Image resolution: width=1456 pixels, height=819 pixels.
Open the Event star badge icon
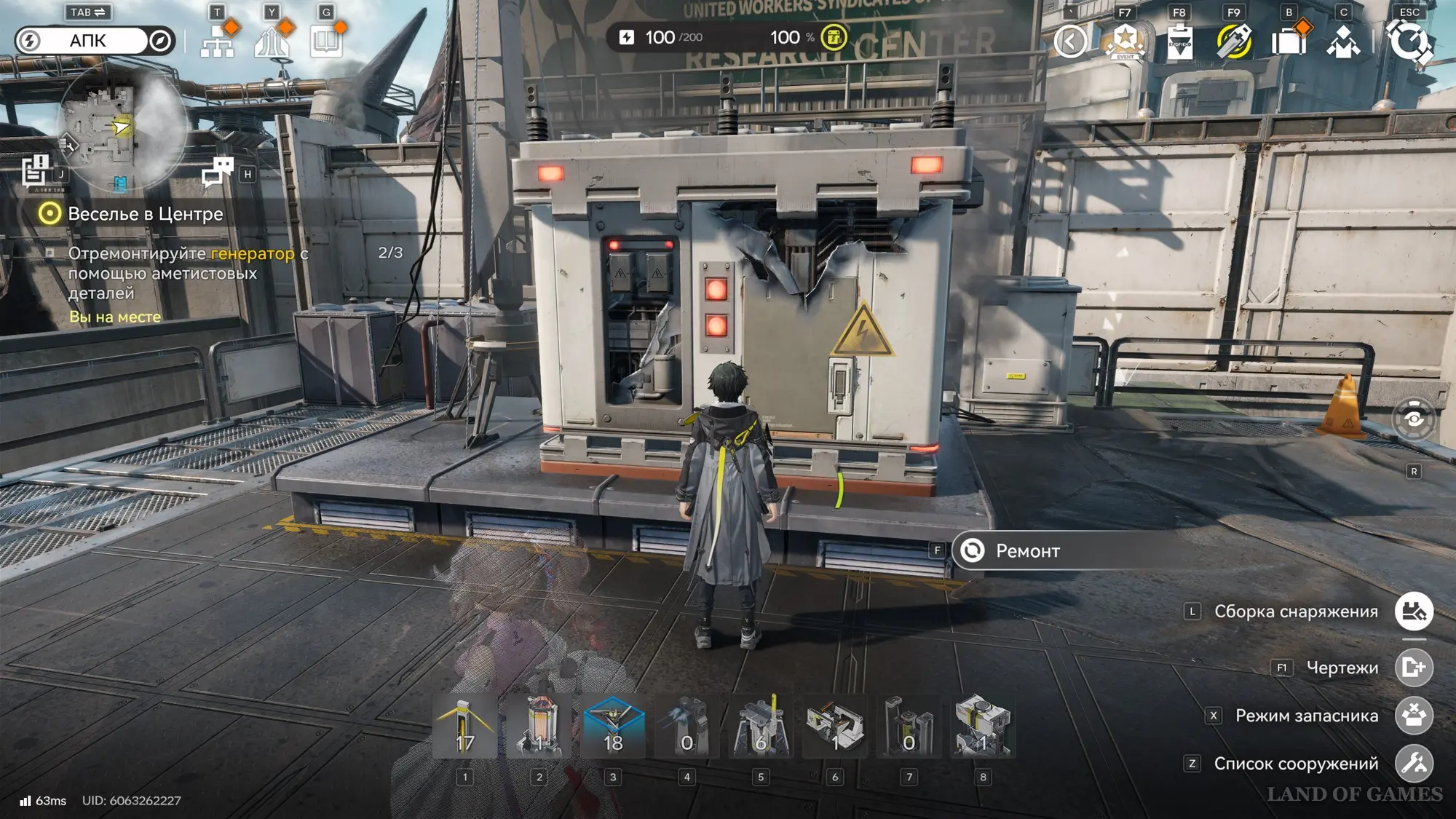1125,41
